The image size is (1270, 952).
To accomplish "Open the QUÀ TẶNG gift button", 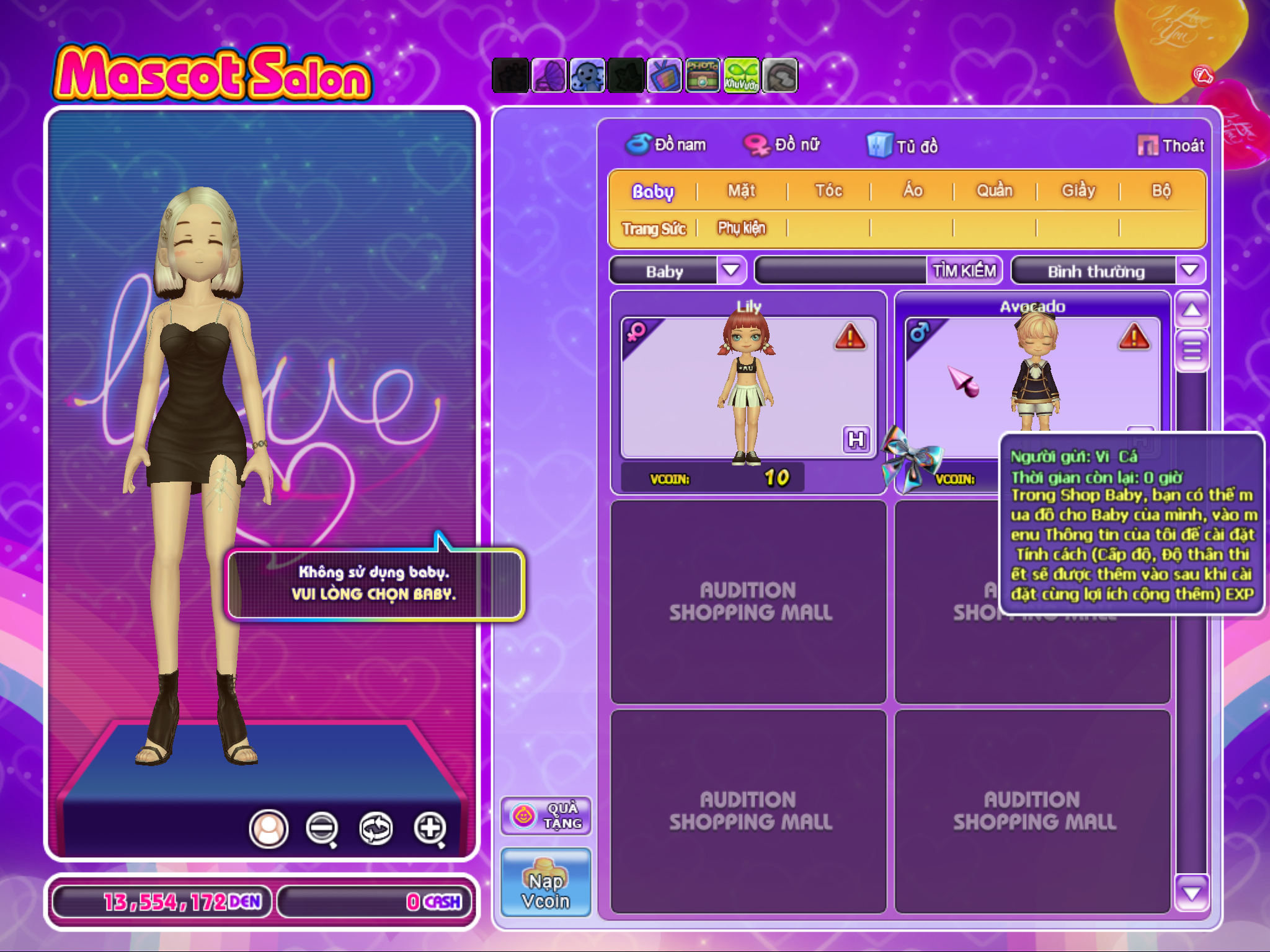I will point(546,816).
